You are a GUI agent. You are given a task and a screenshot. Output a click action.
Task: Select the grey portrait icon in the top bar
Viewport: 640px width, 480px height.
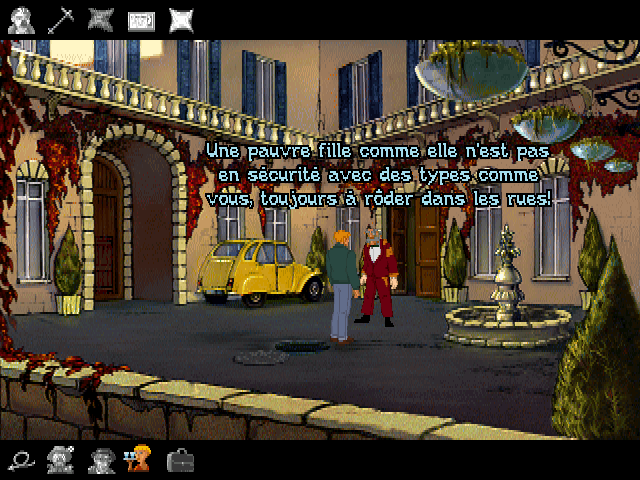(x=21, y=19)
